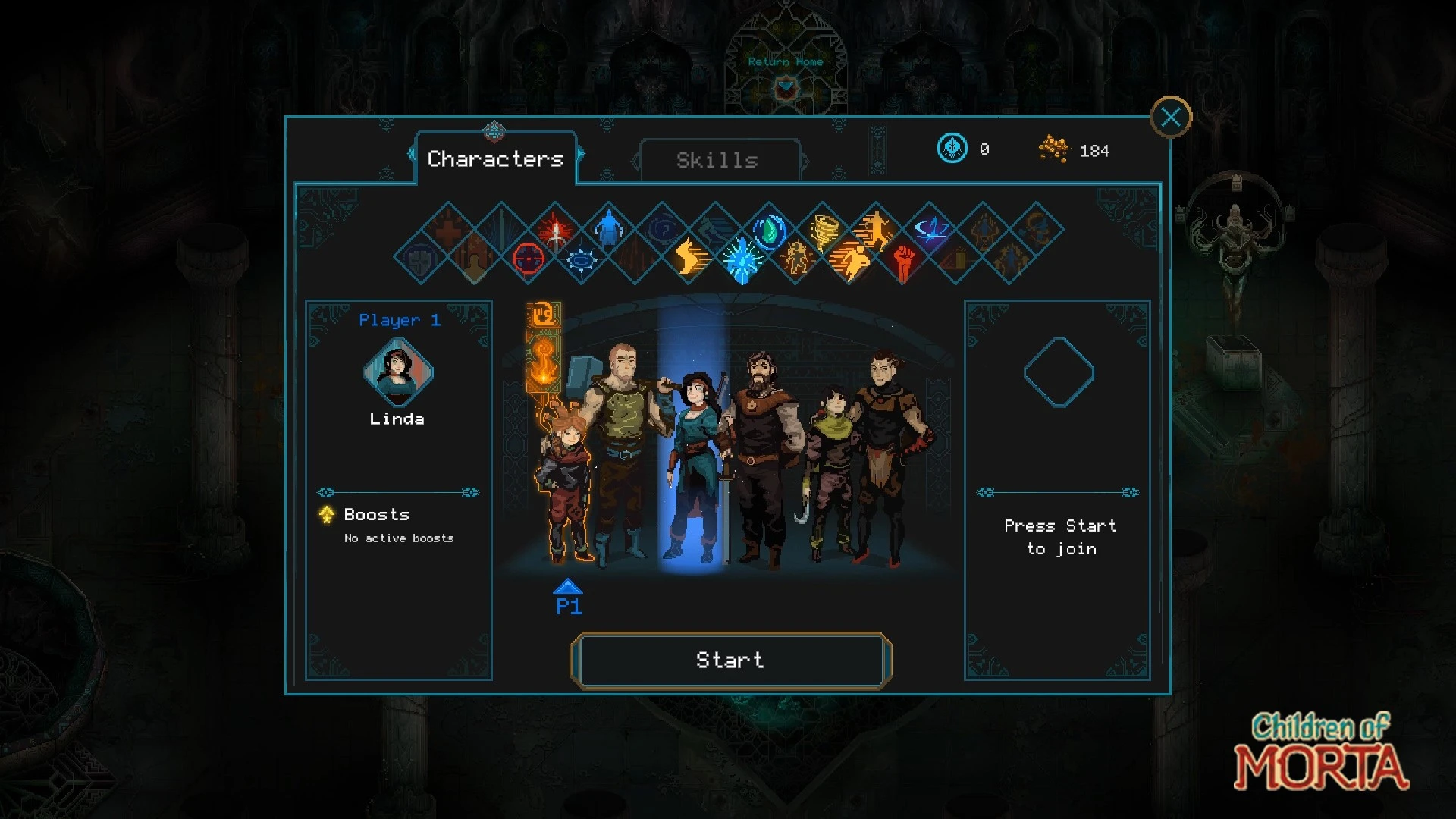Click the orange flame rune above Lucy
This screenshot has width=1456, height=819.
point(543,364)
